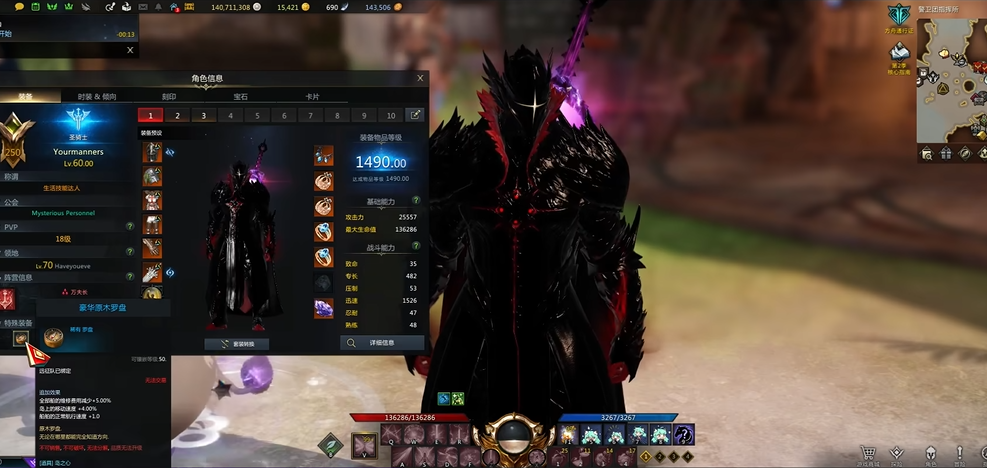
Task: Open the 第2季 核心指南 guide icon
Action: pyautogui.click(x=899, y=53)
